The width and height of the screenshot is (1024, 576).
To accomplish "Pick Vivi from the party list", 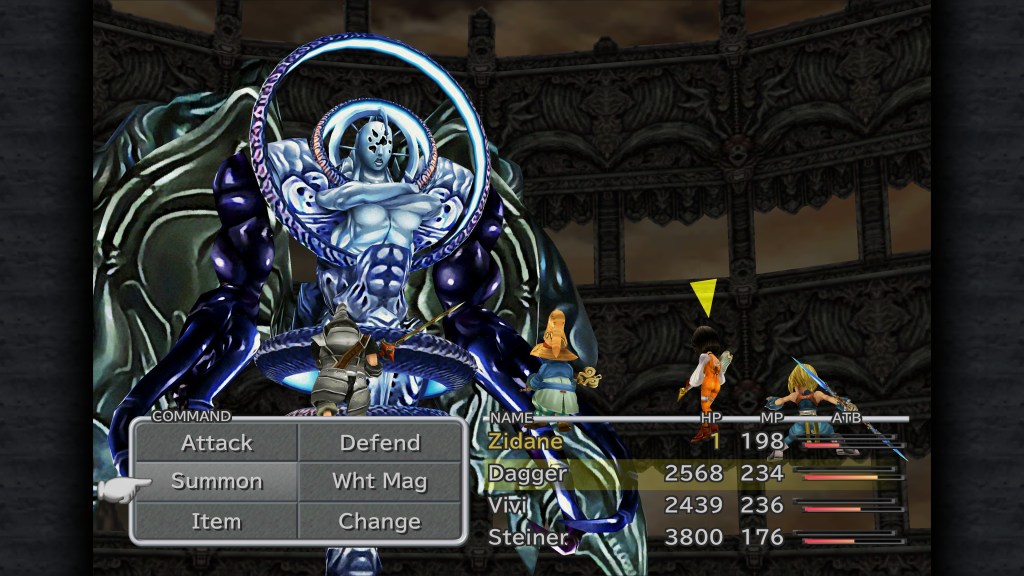I will click(509, 505).
